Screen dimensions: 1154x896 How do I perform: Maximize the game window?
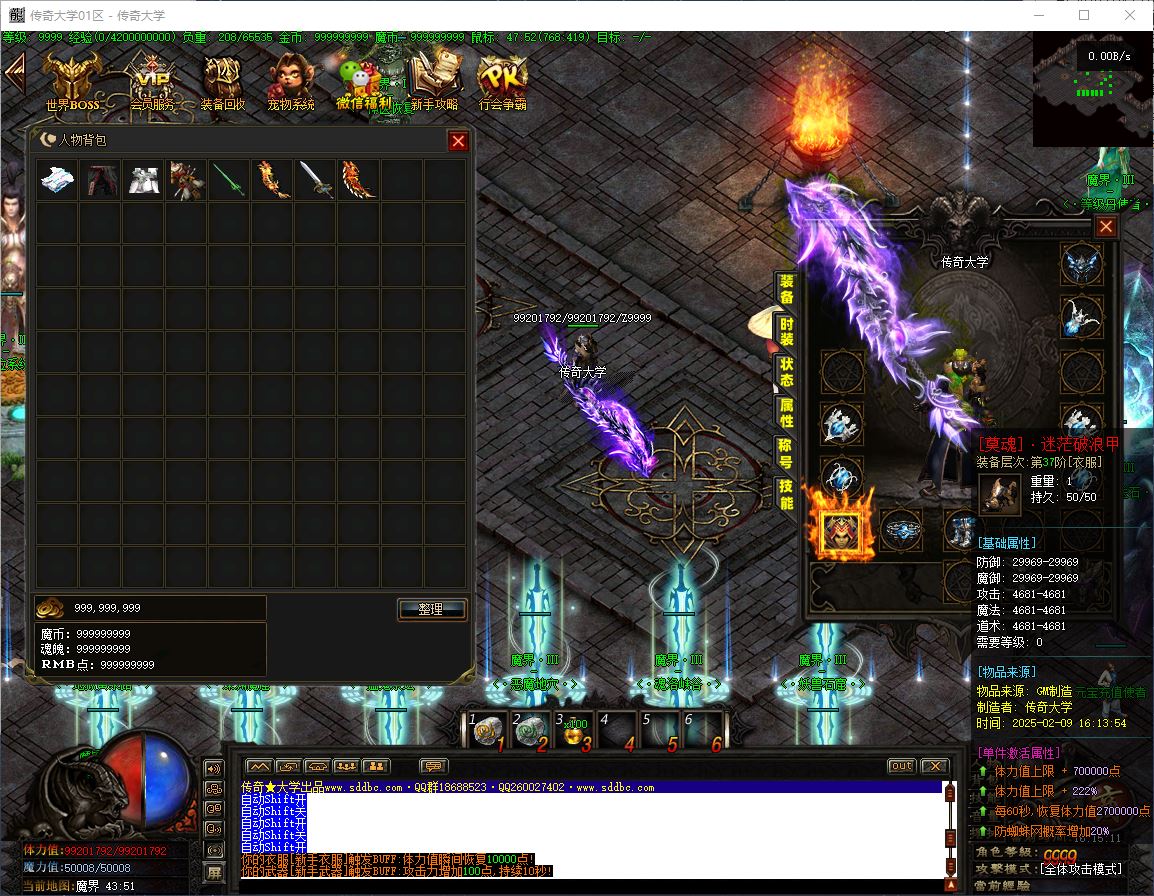click(1084, 15)
